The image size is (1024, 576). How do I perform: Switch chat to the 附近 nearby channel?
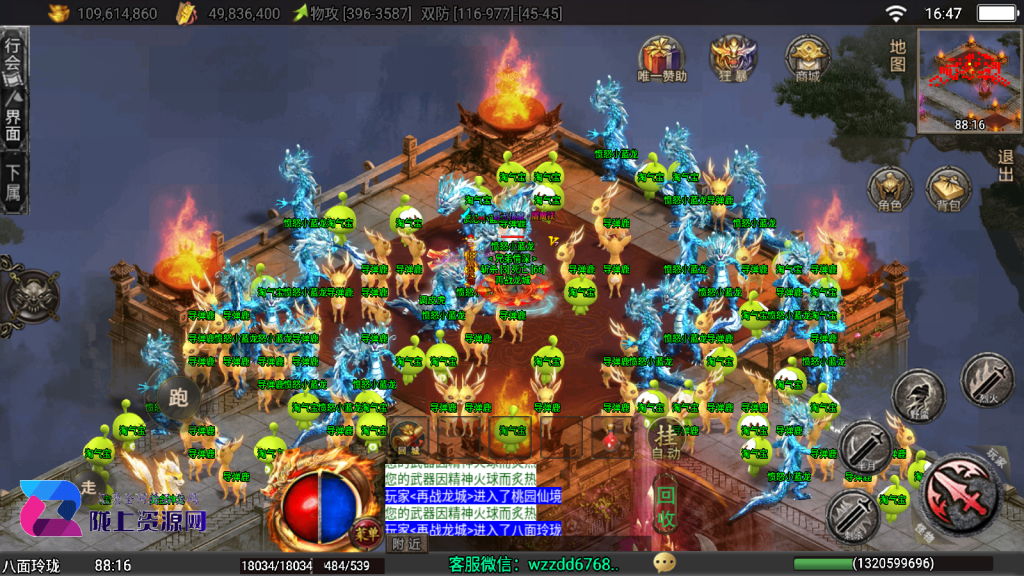[406, 544]
